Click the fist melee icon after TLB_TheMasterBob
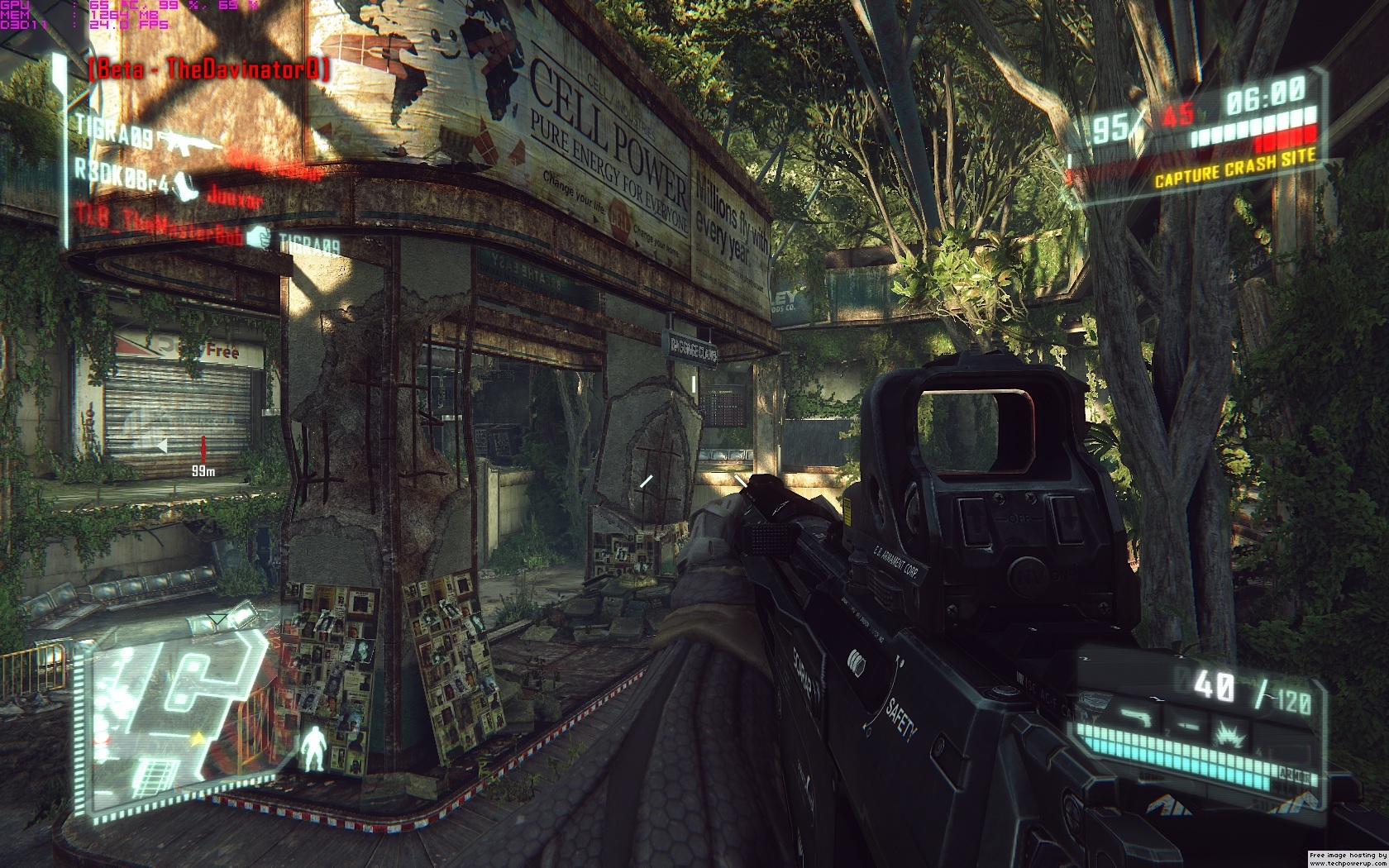The width and height of the screenshot is (1389, 868). point(258,236)
